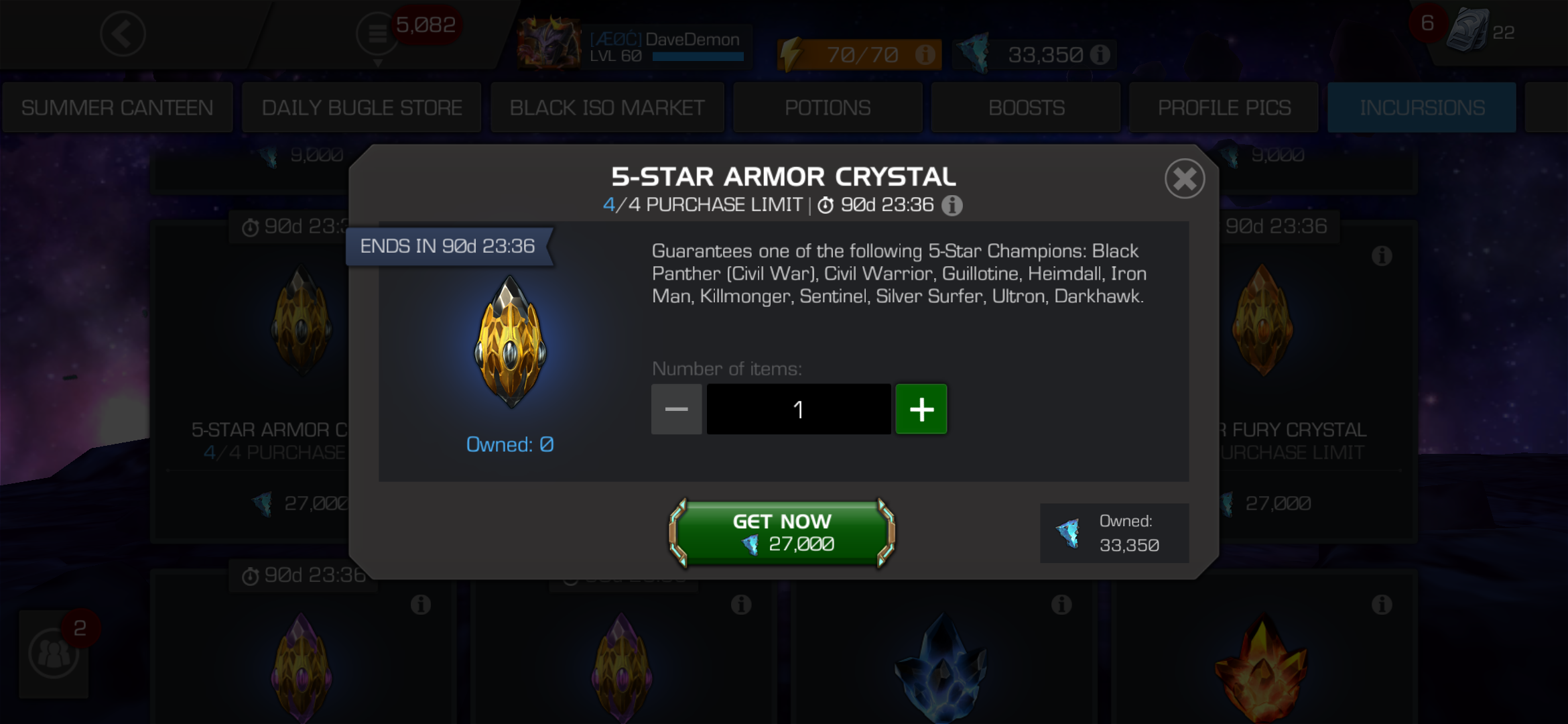Tap Owned: 0 below the crystal

pos(511,444)
